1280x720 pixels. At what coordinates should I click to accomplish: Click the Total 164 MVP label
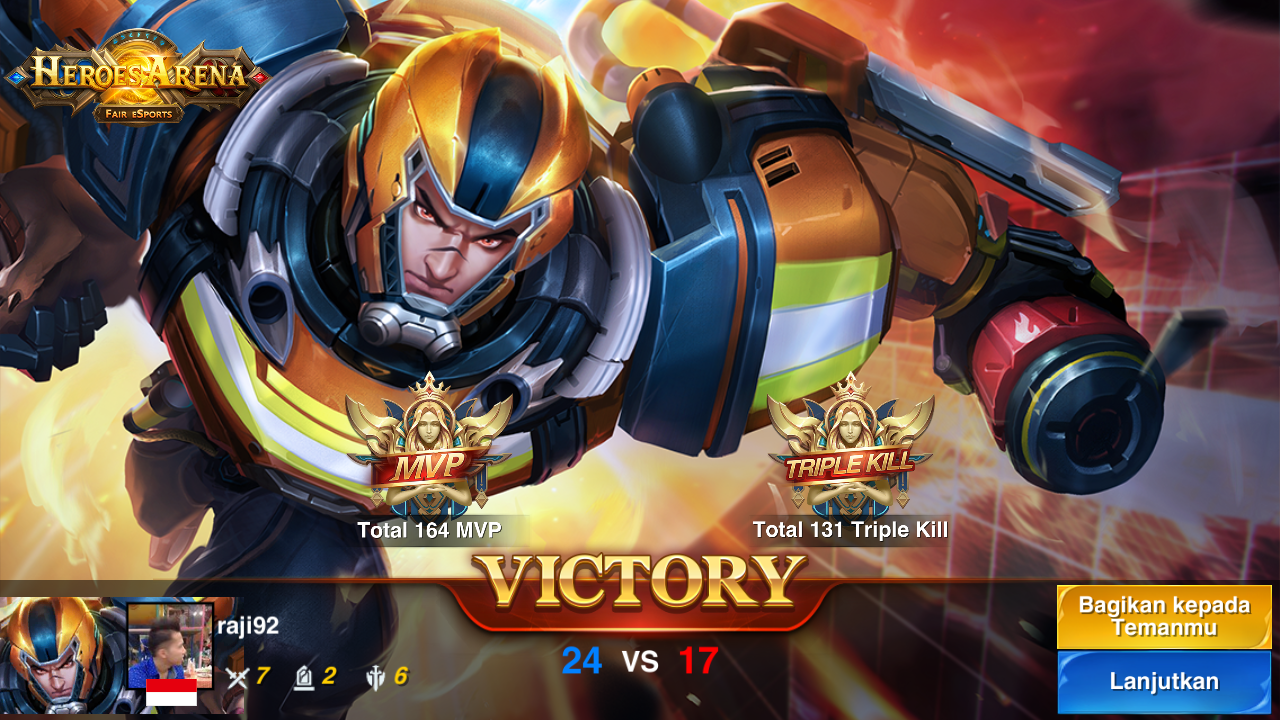pos(430,531)
